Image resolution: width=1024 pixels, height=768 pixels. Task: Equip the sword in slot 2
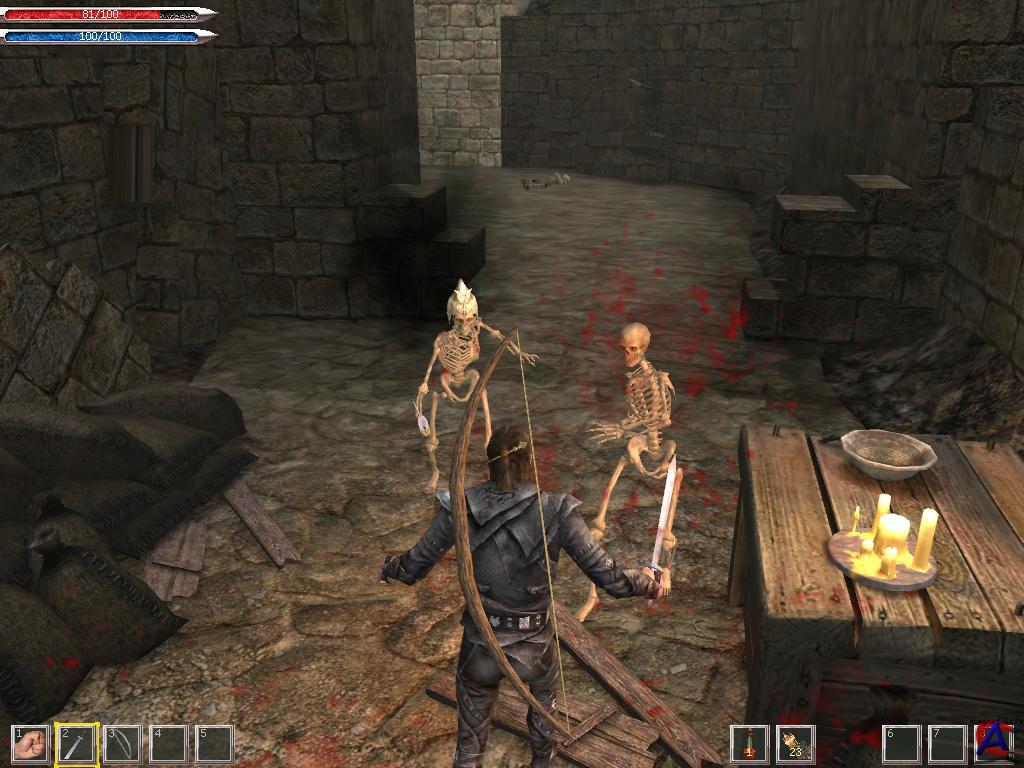[76, 744]
